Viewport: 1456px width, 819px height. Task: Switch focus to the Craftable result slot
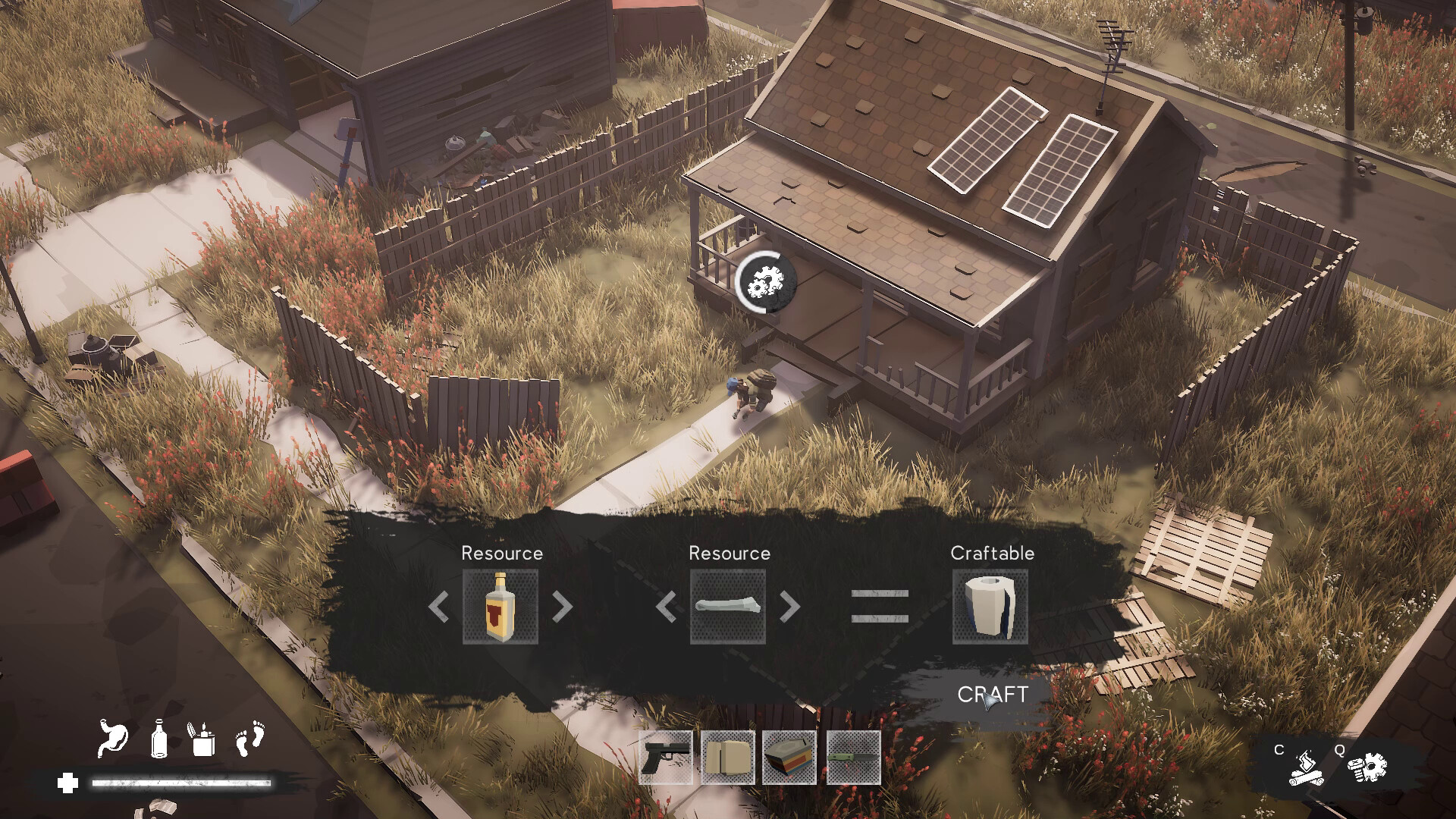coord(991,607)
